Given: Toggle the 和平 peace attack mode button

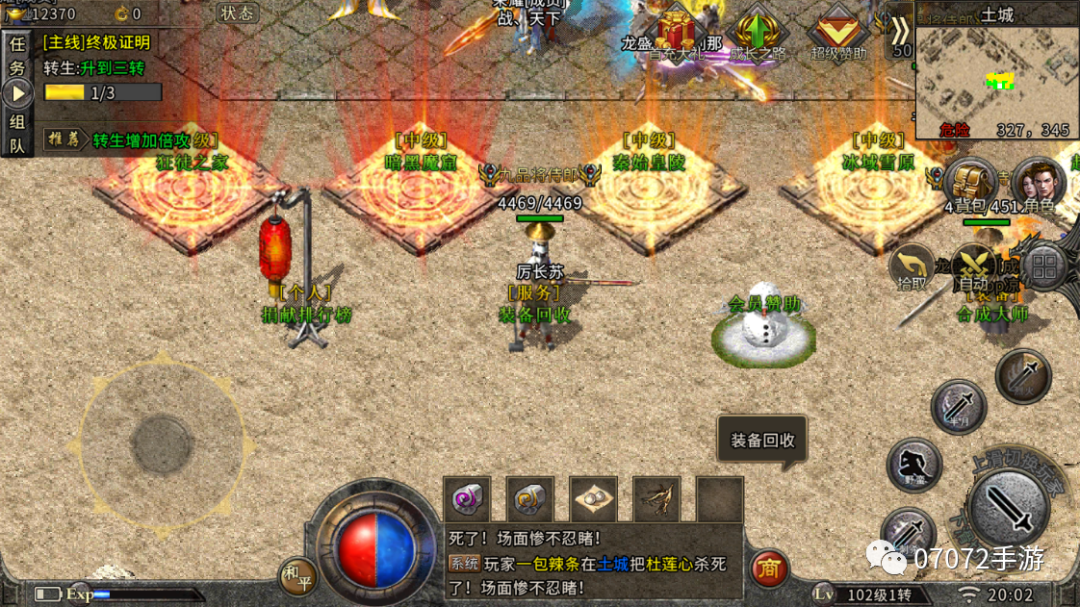Looking at the screenshot, I should click(x=297, y=576).
